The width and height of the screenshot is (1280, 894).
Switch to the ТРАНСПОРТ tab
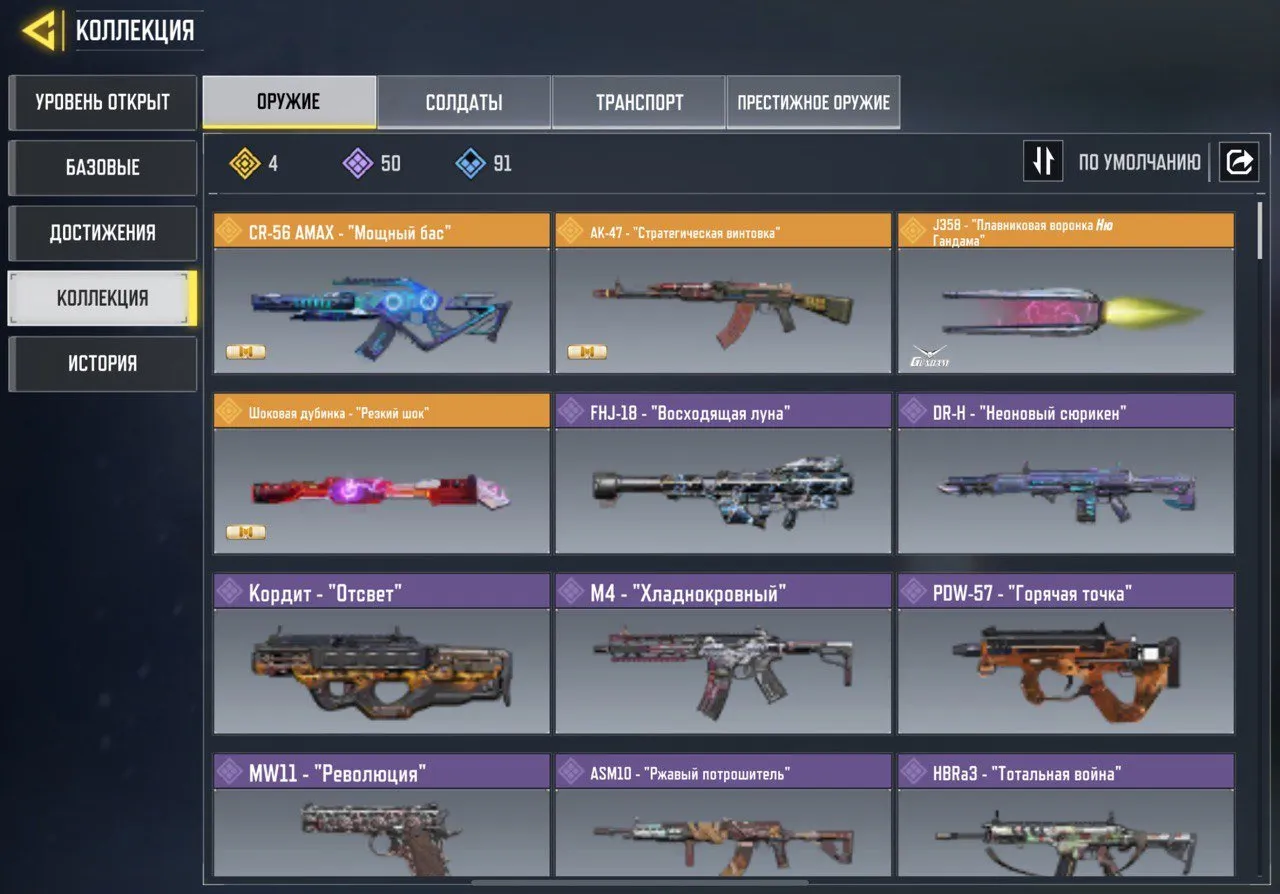point(639,101)
